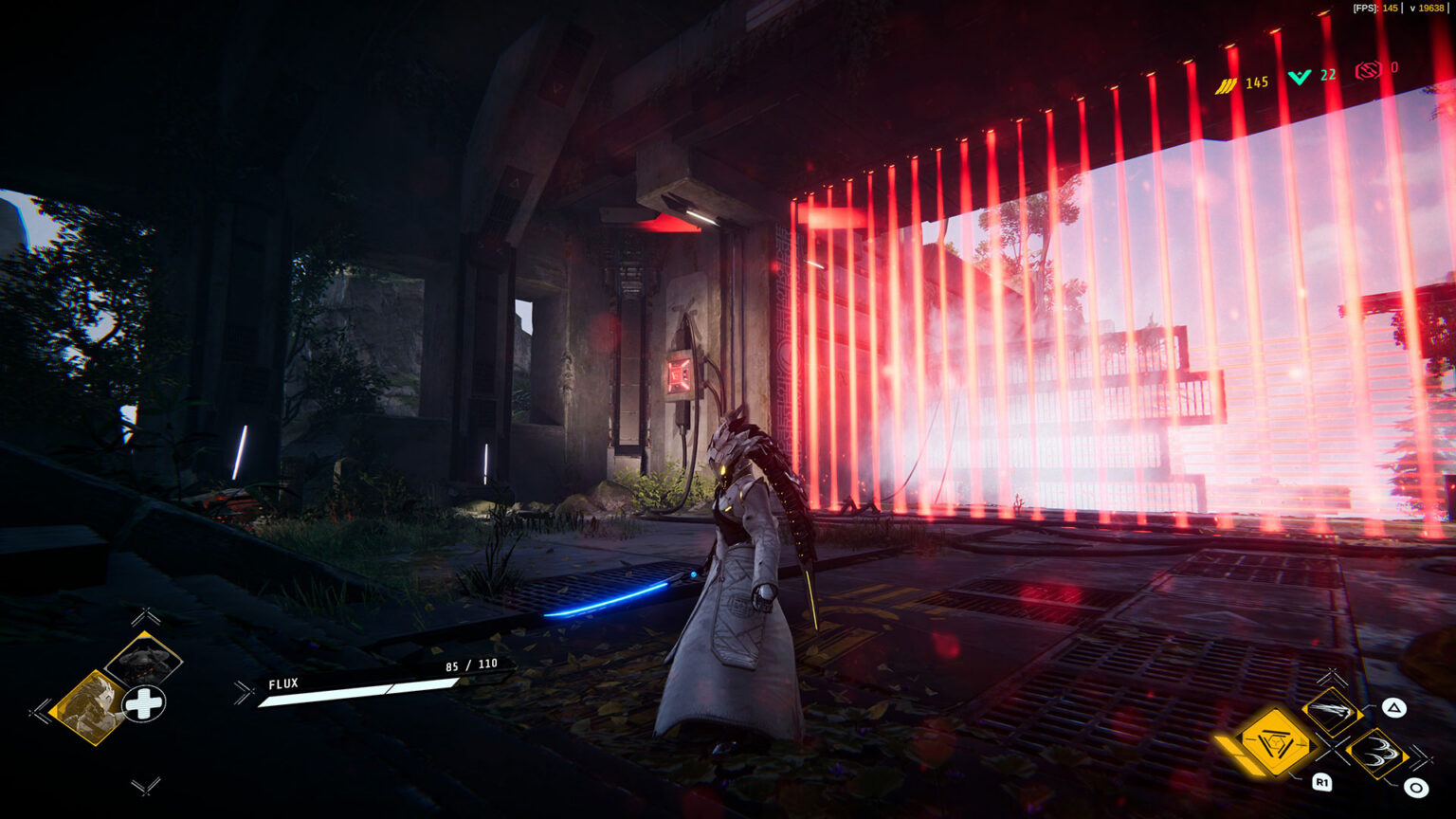The width and height of the screenshot is (1456, 819).
Task: Select the slash skill icon mapped to Triangle
Action: pyautogui.click(x=1333, y=713)
